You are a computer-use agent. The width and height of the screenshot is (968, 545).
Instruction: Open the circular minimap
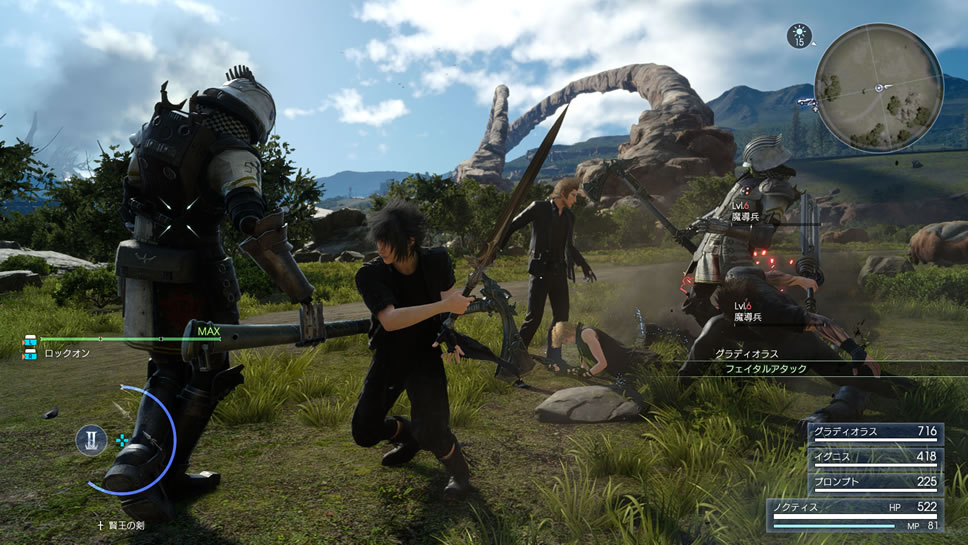point(878,87)
